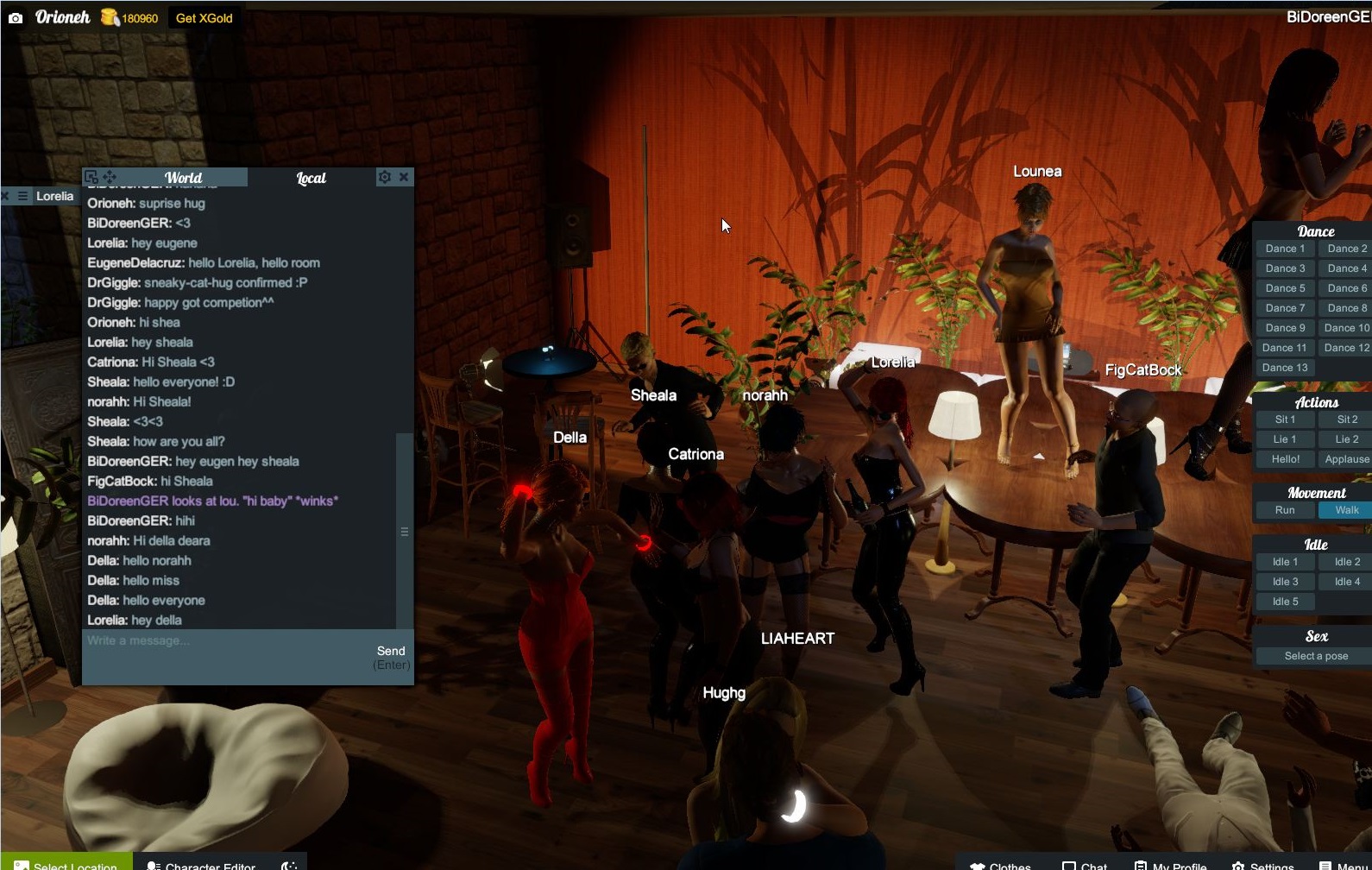Screen dimensions: 1372x870
Task: Switch movement mode to Run
Action: 1283,510
